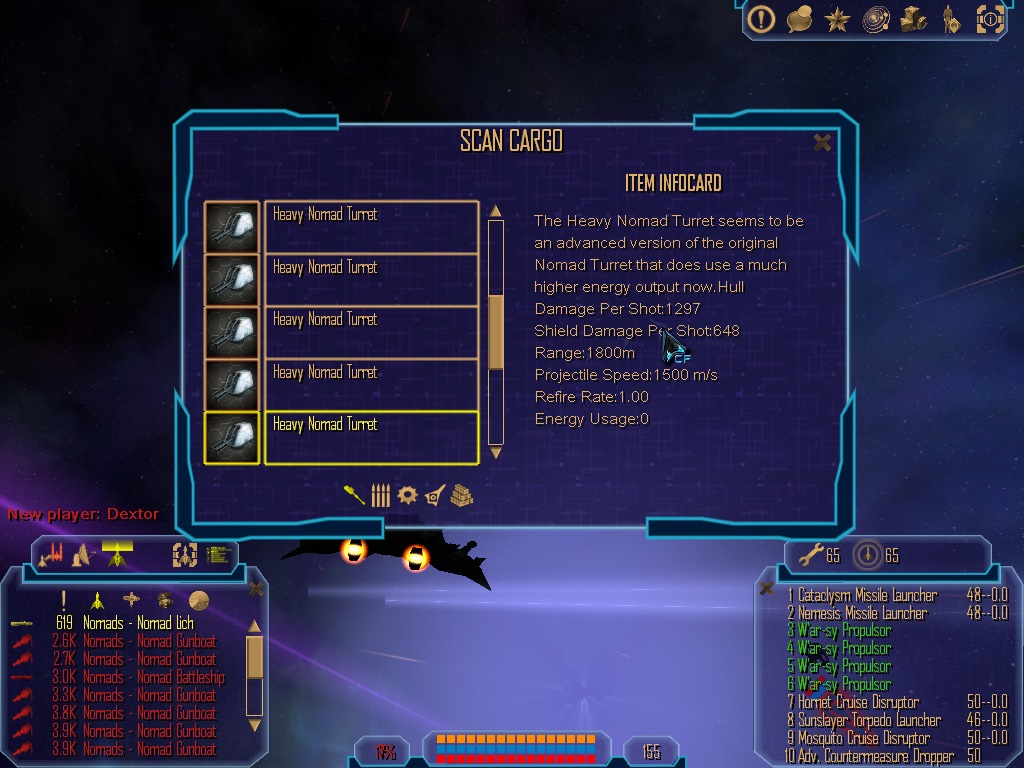Open chat via the speech bubbles icon
Screen dimensions: 1024x768
tap(799, 19)
